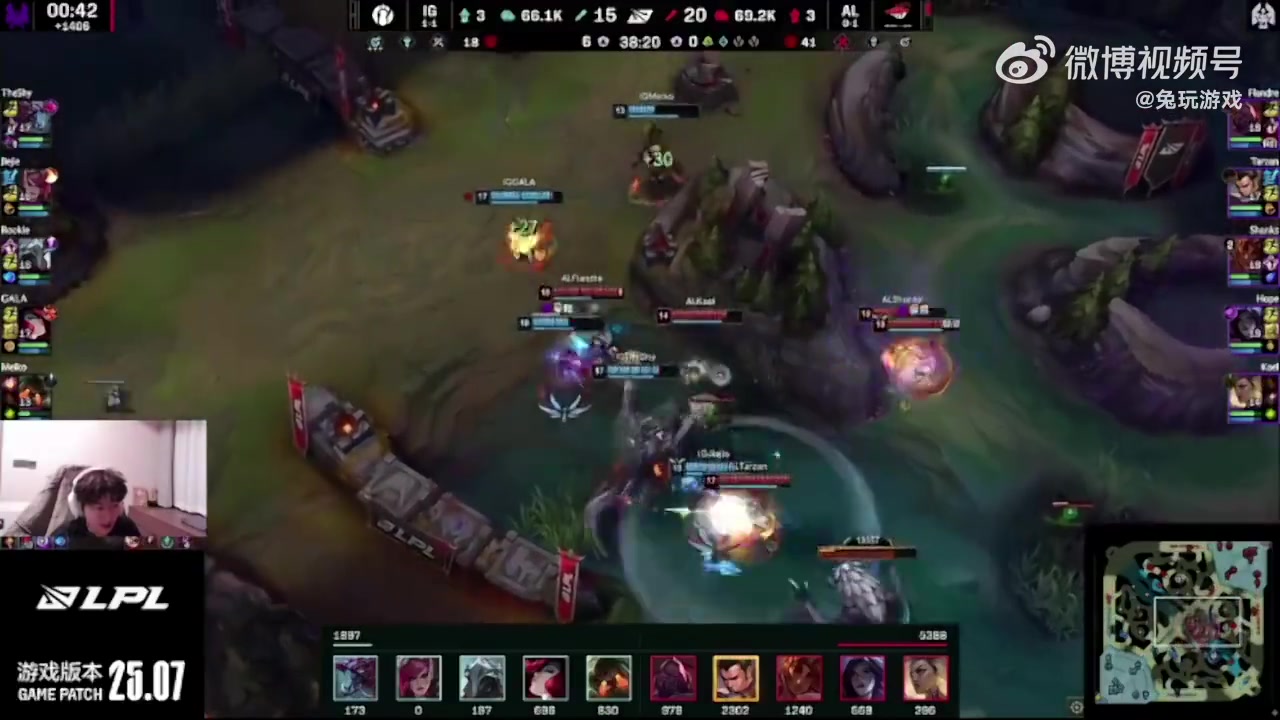
Task: Click the bottom bar portrait labeled 173
Action: (355, 678)
